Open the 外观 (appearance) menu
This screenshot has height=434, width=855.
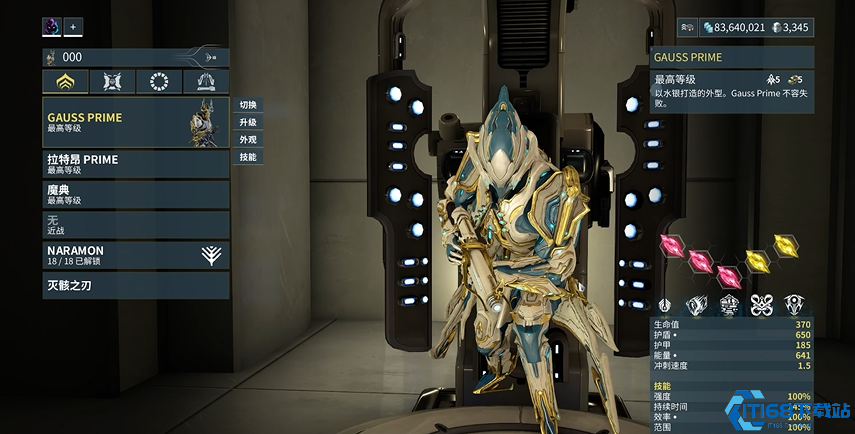248,139
